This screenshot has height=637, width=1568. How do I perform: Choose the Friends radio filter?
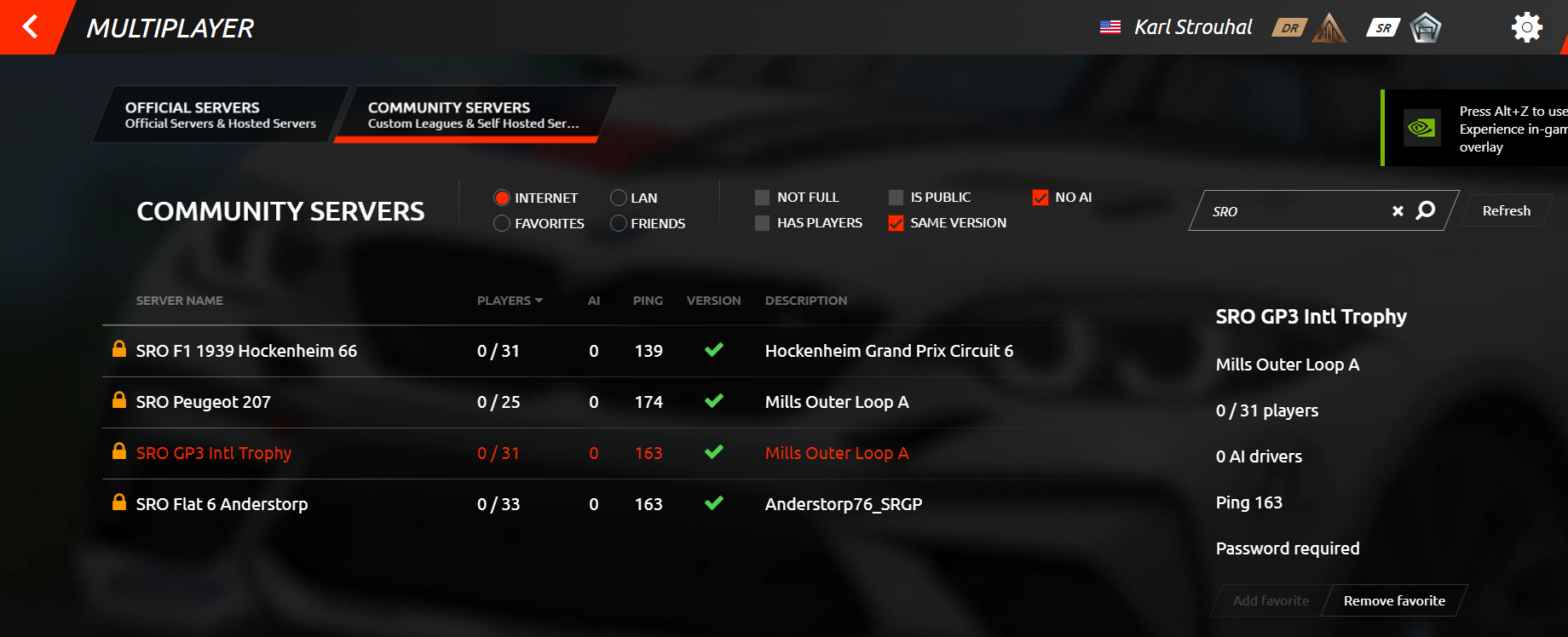point(619,223)
